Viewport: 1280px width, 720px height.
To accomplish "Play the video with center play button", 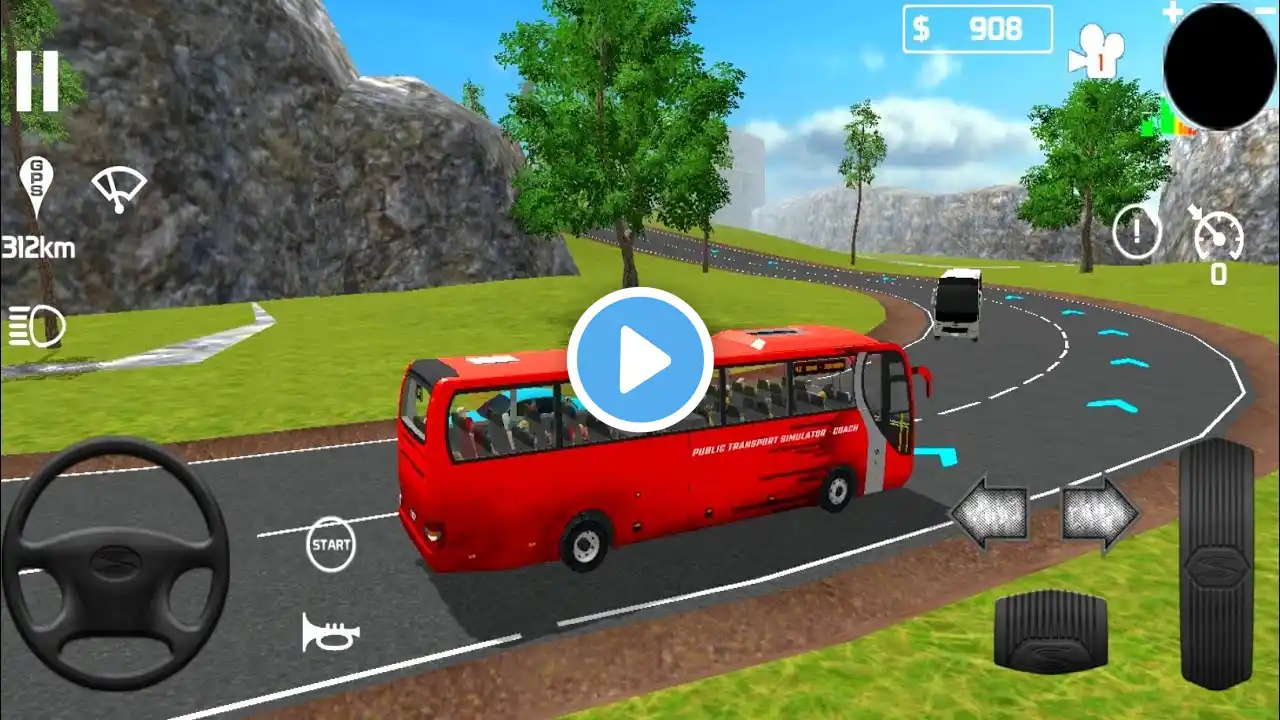I will [640, 360].
